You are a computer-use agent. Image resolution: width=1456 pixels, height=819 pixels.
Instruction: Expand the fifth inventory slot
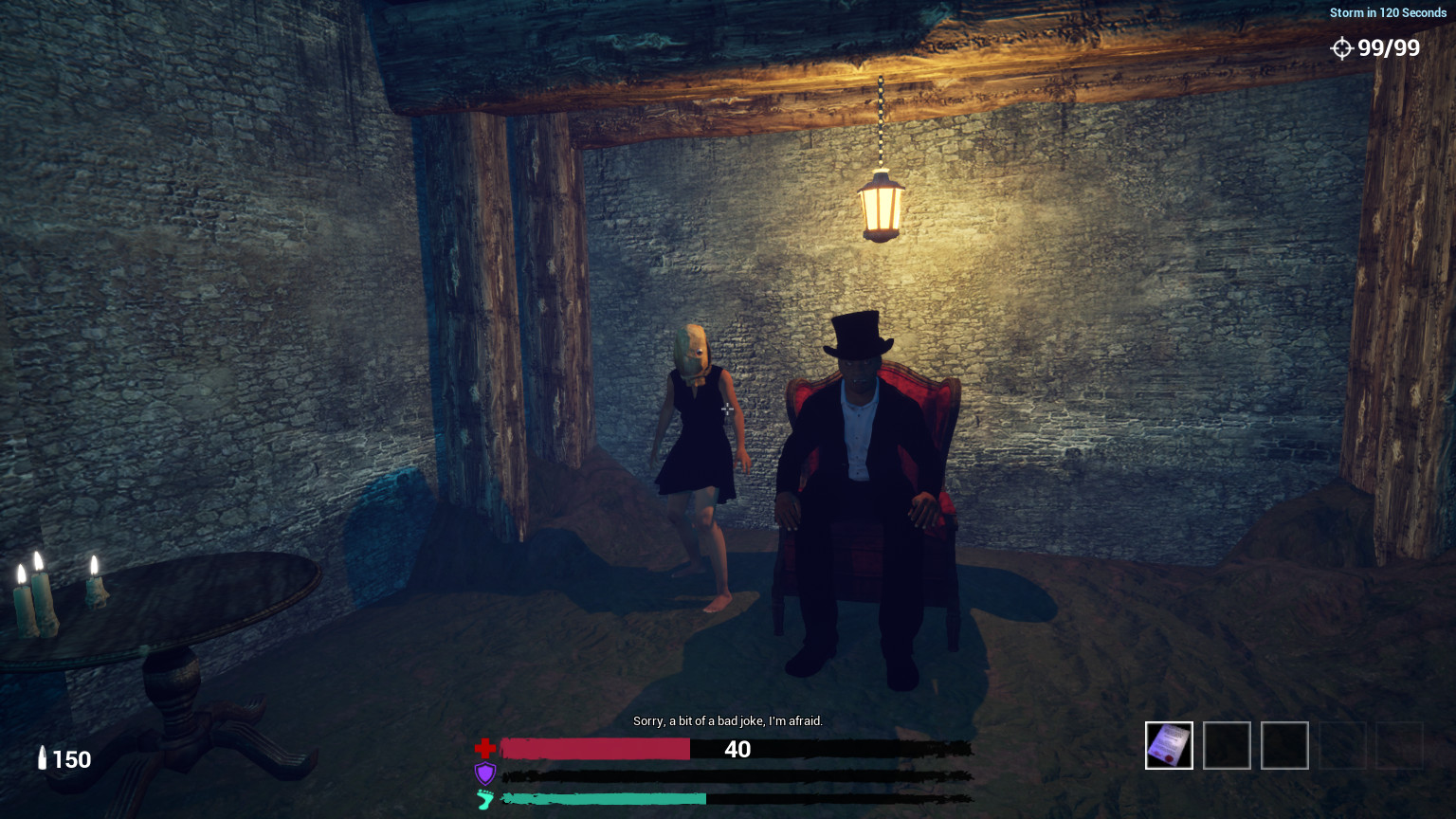(x=1400, y=746)
